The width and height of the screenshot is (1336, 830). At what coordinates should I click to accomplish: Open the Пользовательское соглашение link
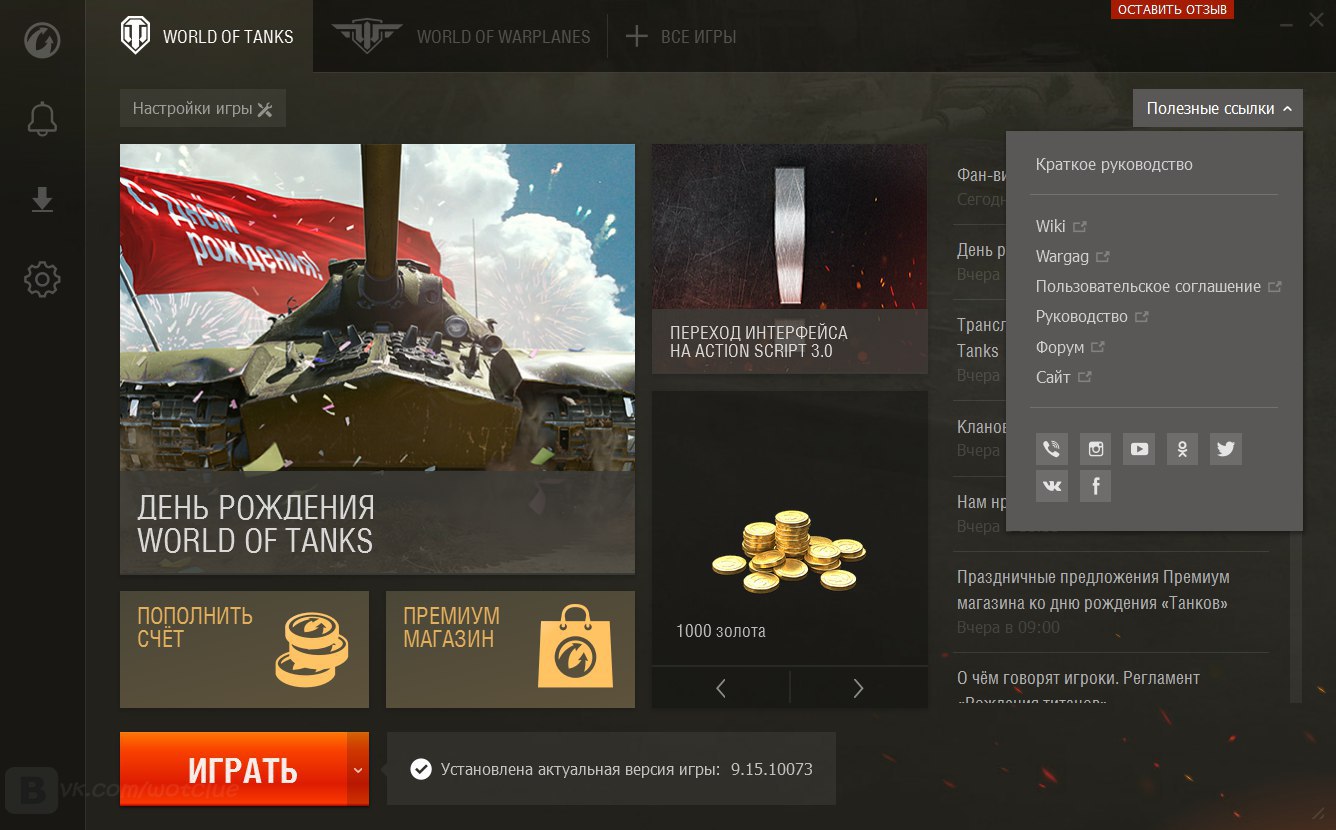click(x=1148, y=287)
